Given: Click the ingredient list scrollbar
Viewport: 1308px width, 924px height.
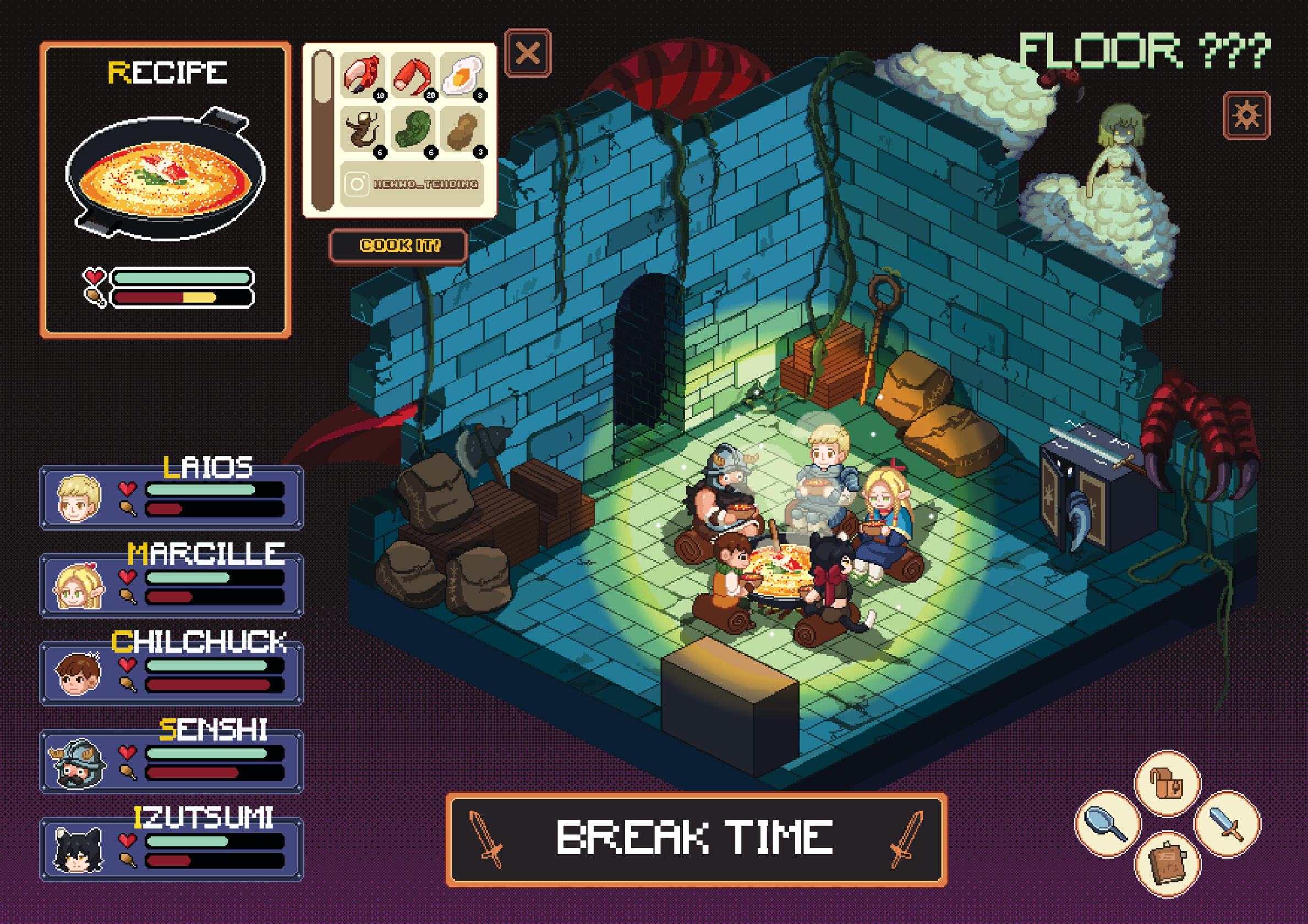Looking at the screenshot, I should 322,131.
